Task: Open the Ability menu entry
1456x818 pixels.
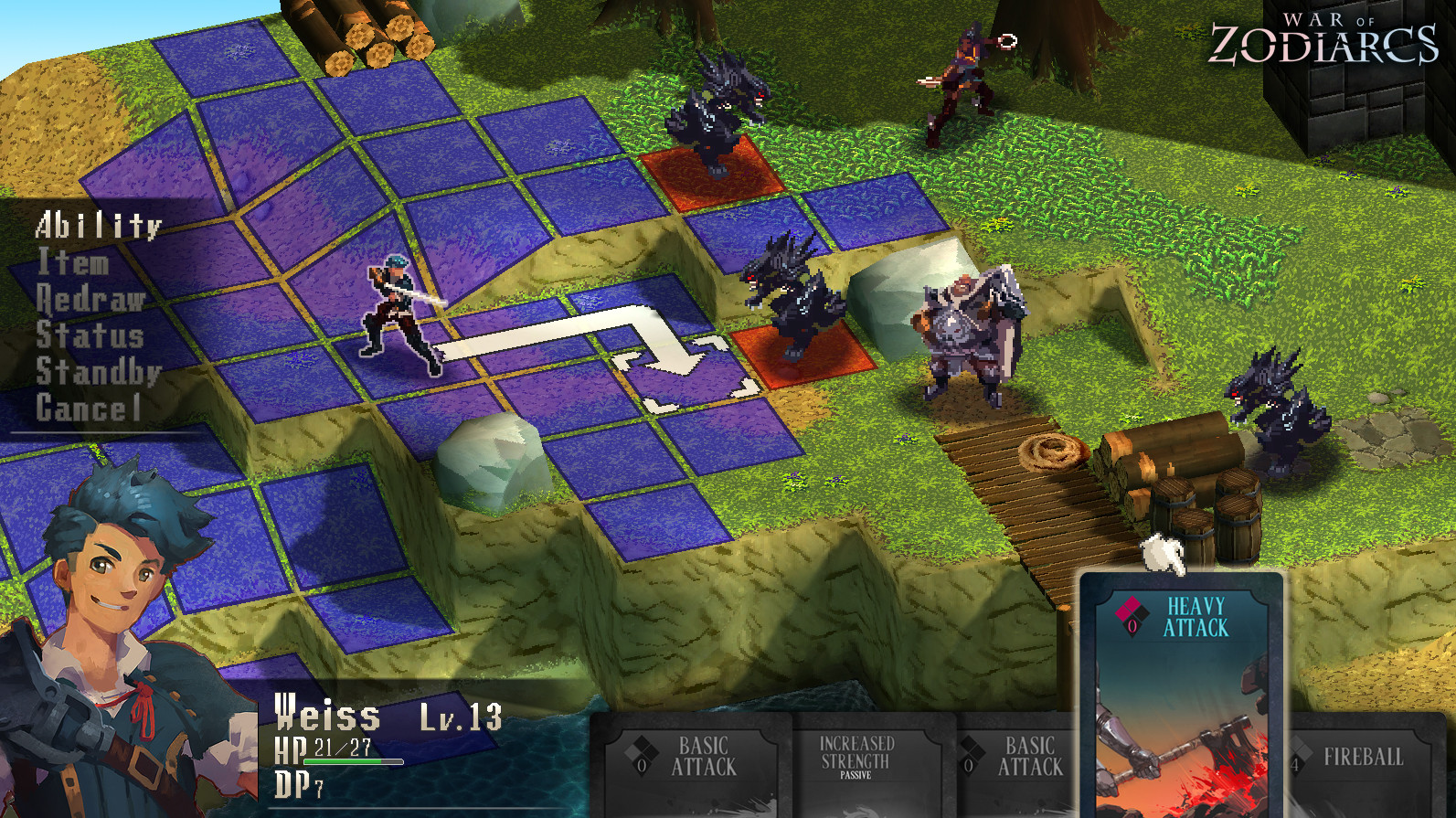Action: (99, 225)
